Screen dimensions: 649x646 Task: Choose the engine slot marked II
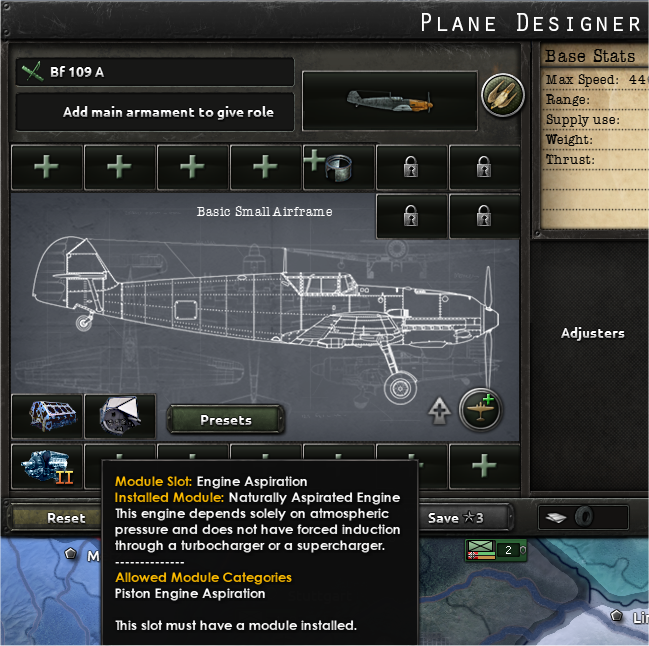click(47, 466)
